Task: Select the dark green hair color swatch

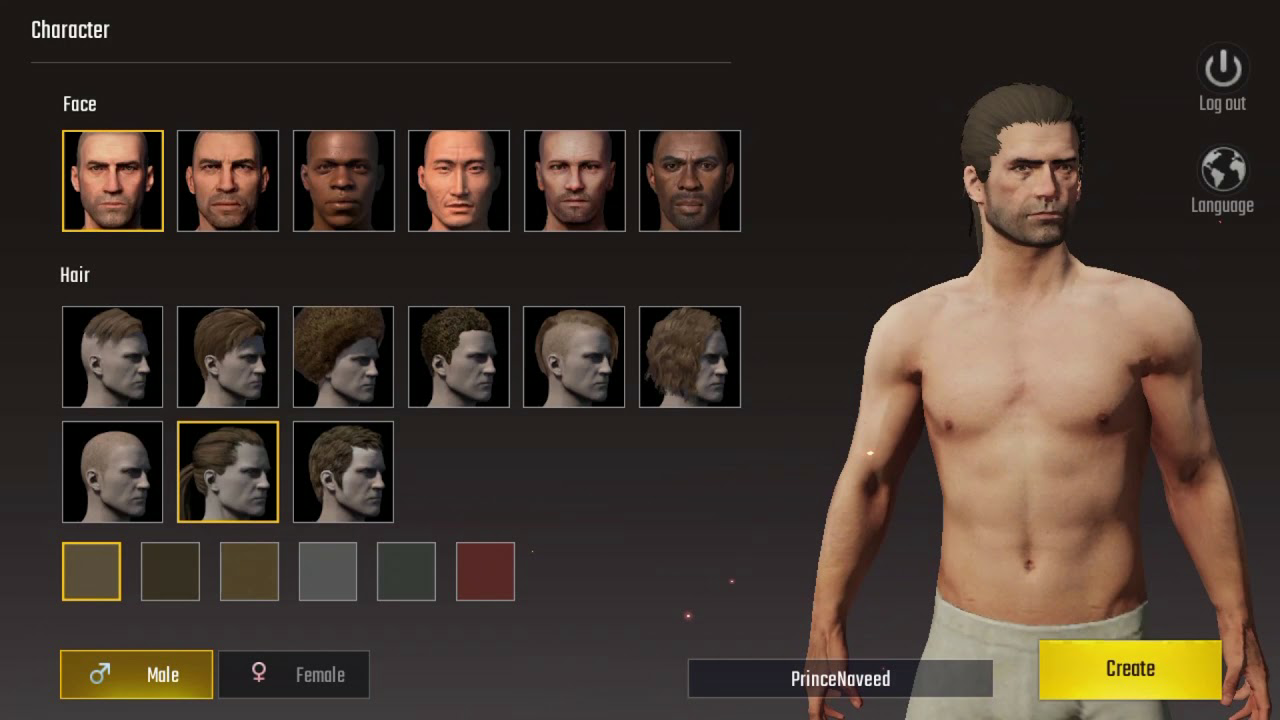Action: (x=406, y=571)
